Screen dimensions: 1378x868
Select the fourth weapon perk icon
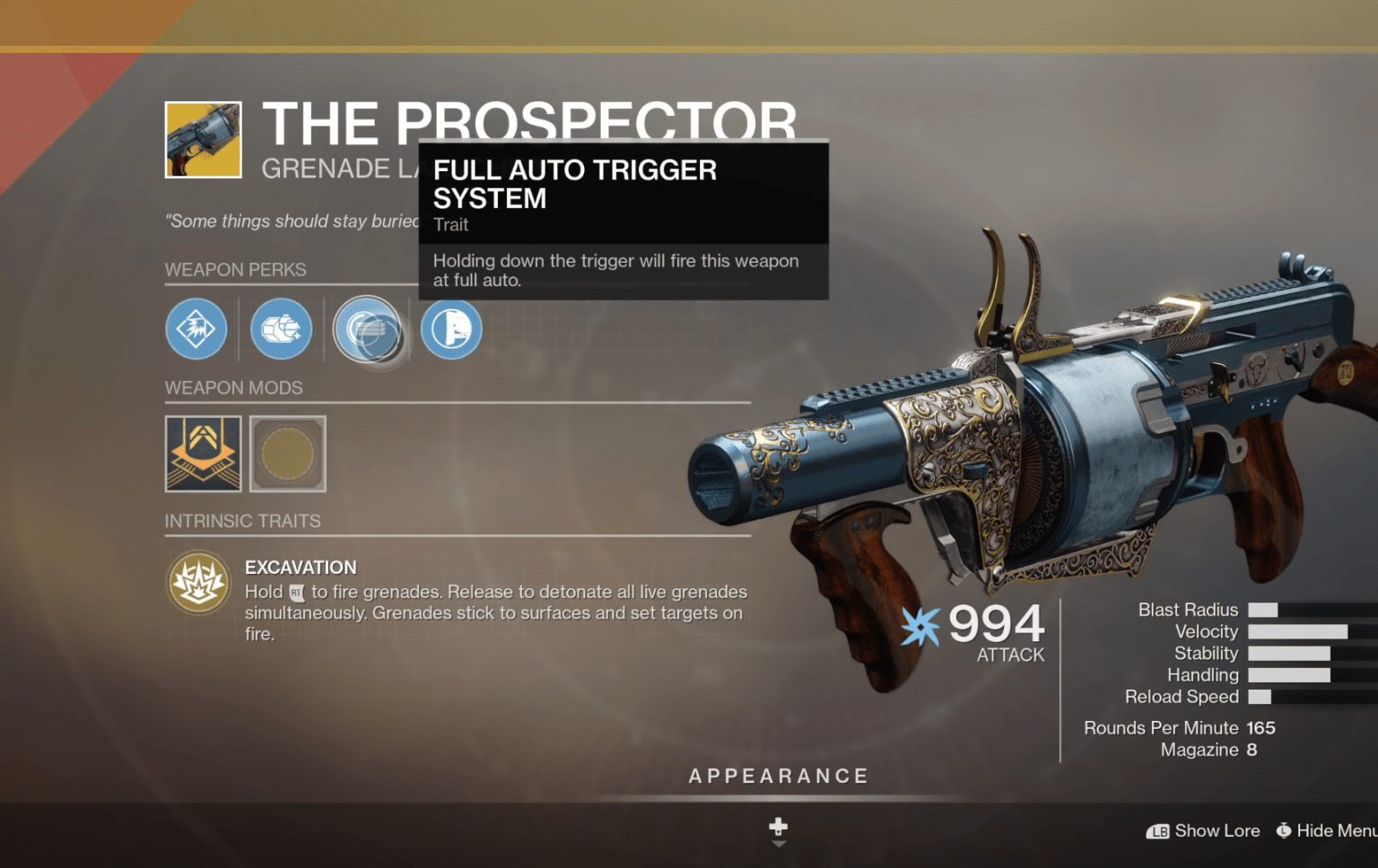click(450, 329)
